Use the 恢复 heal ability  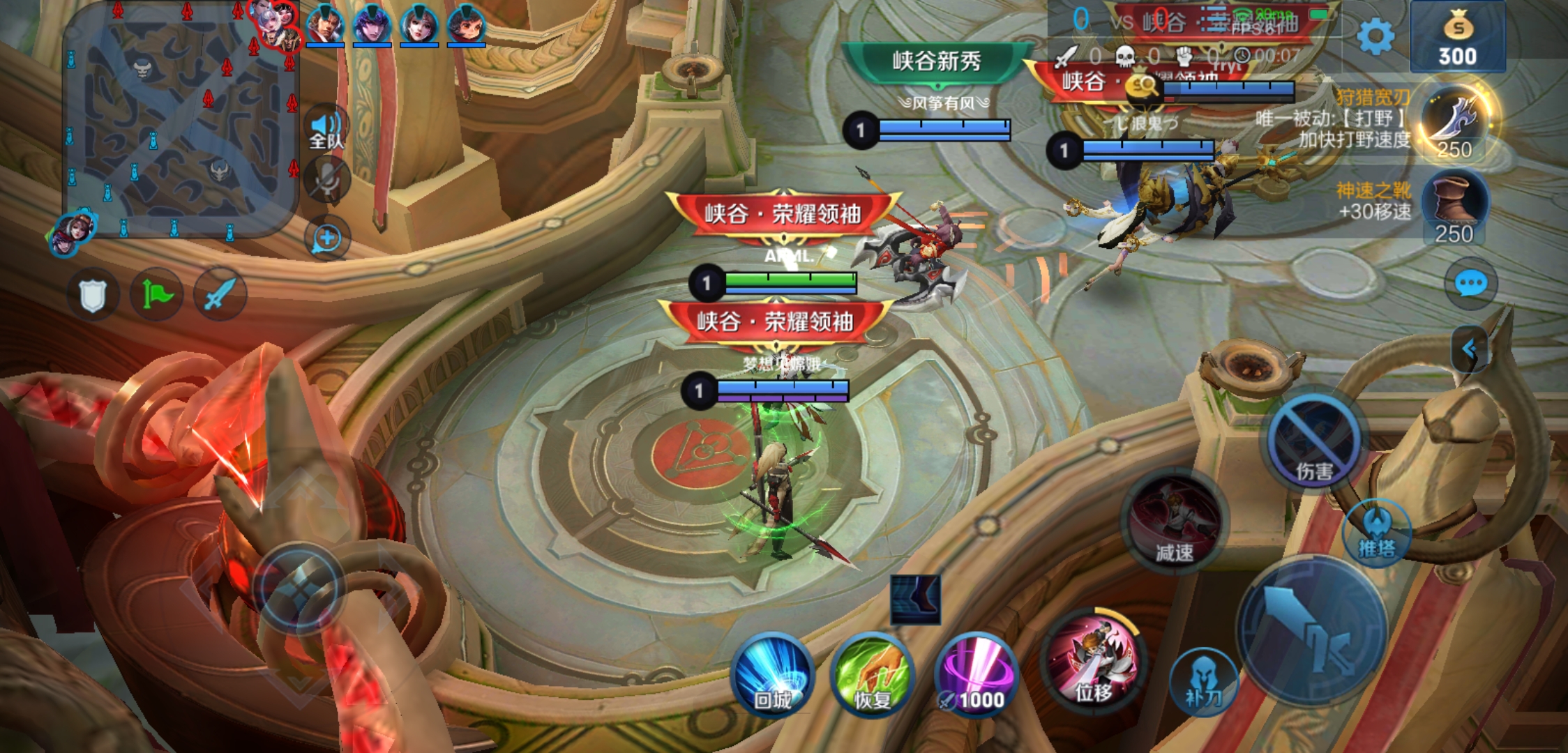[872, 675]
